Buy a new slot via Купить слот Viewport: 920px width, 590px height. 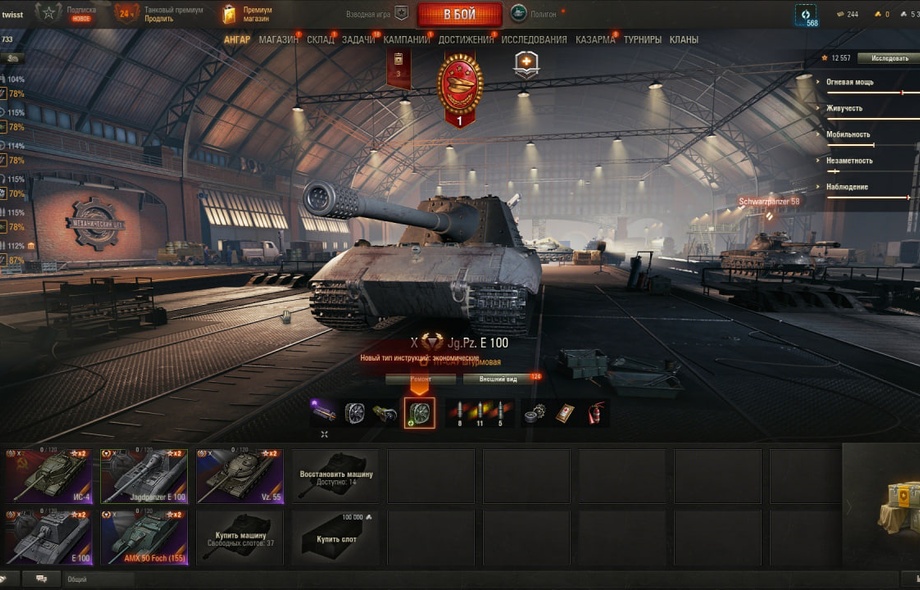click(334, 537)
